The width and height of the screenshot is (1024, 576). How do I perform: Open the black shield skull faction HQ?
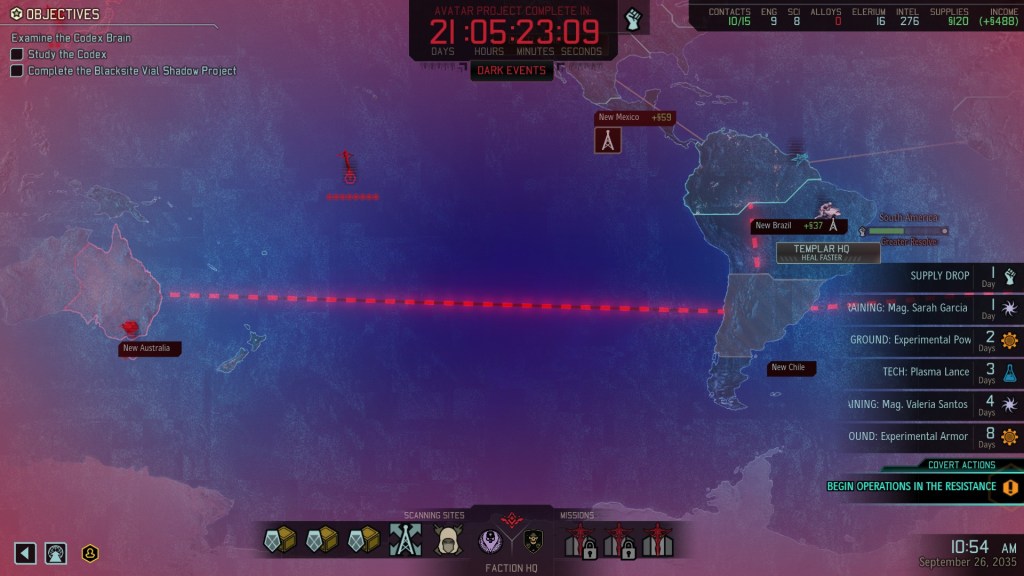point(533,541)
